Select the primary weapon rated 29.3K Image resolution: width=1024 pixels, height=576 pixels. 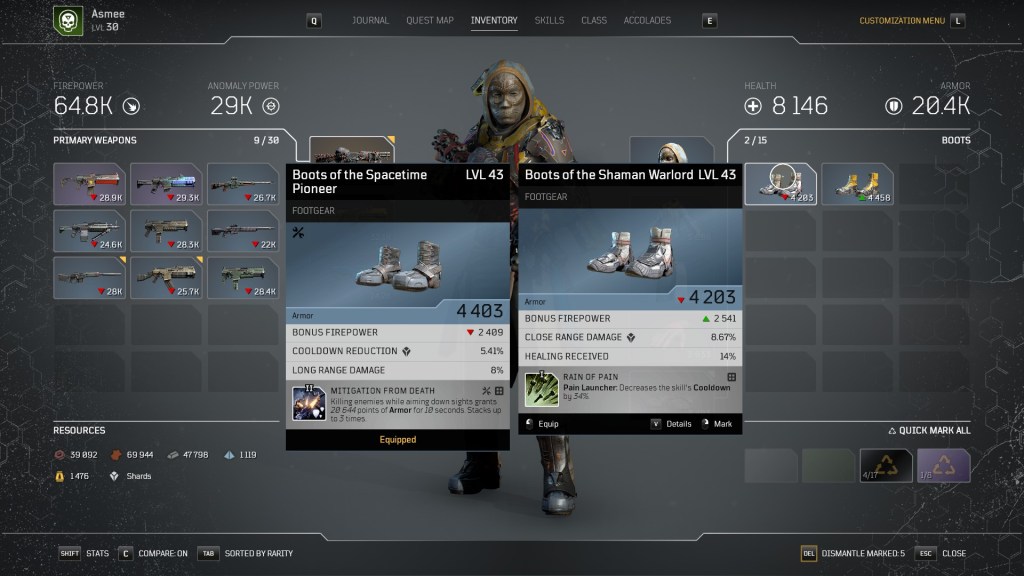[166, 184]
